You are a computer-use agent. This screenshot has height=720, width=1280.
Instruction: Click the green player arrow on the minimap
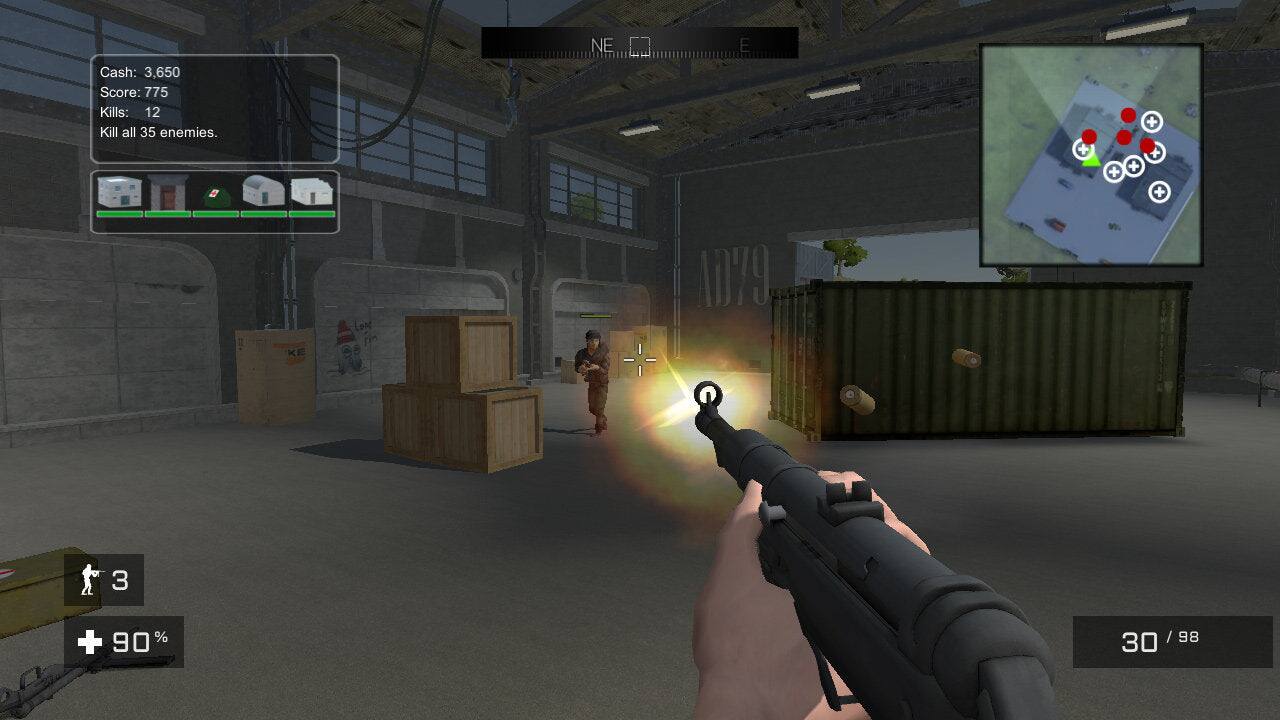(1092, 161)
